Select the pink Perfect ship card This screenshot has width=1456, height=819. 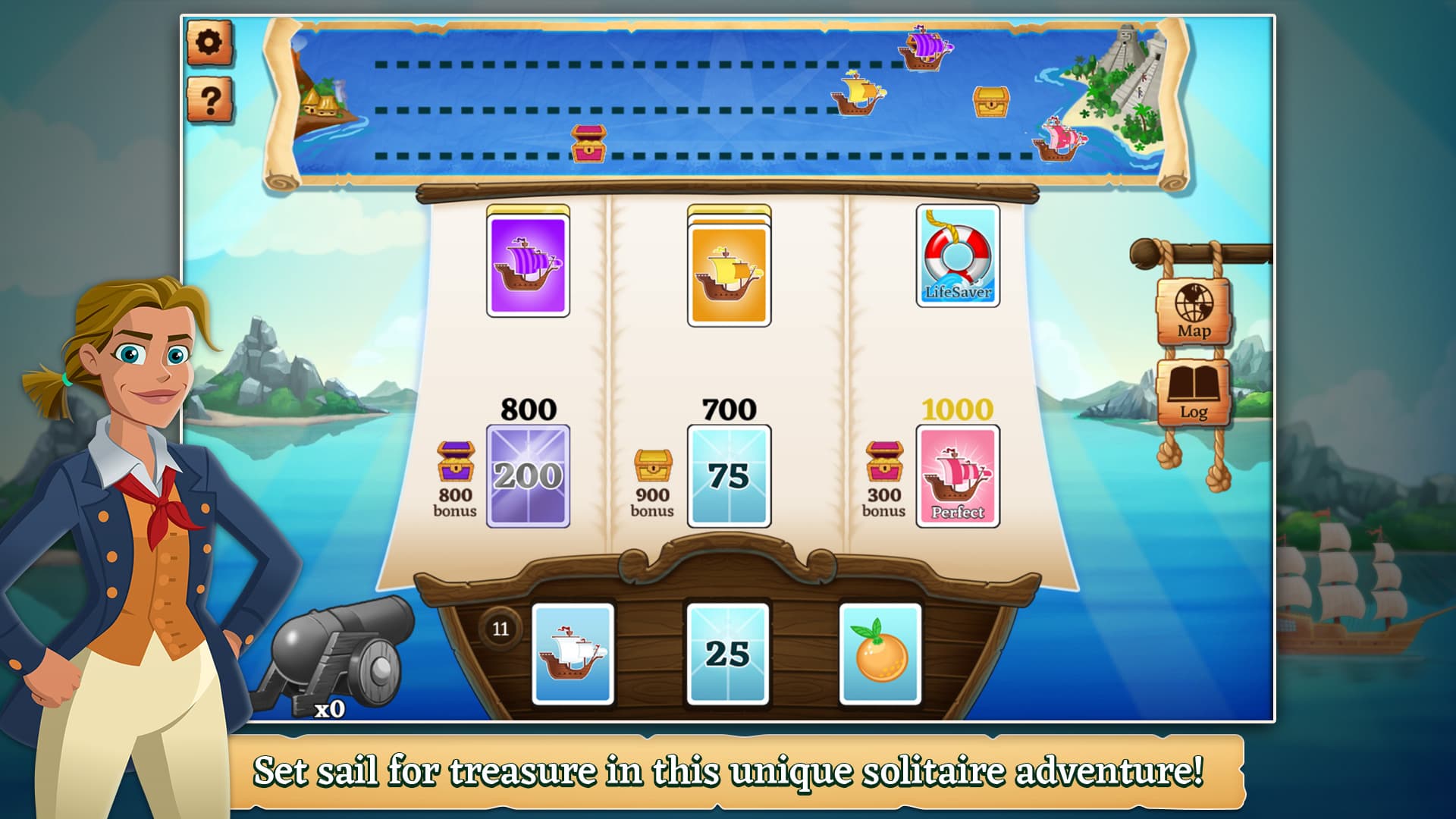(958, 476)
